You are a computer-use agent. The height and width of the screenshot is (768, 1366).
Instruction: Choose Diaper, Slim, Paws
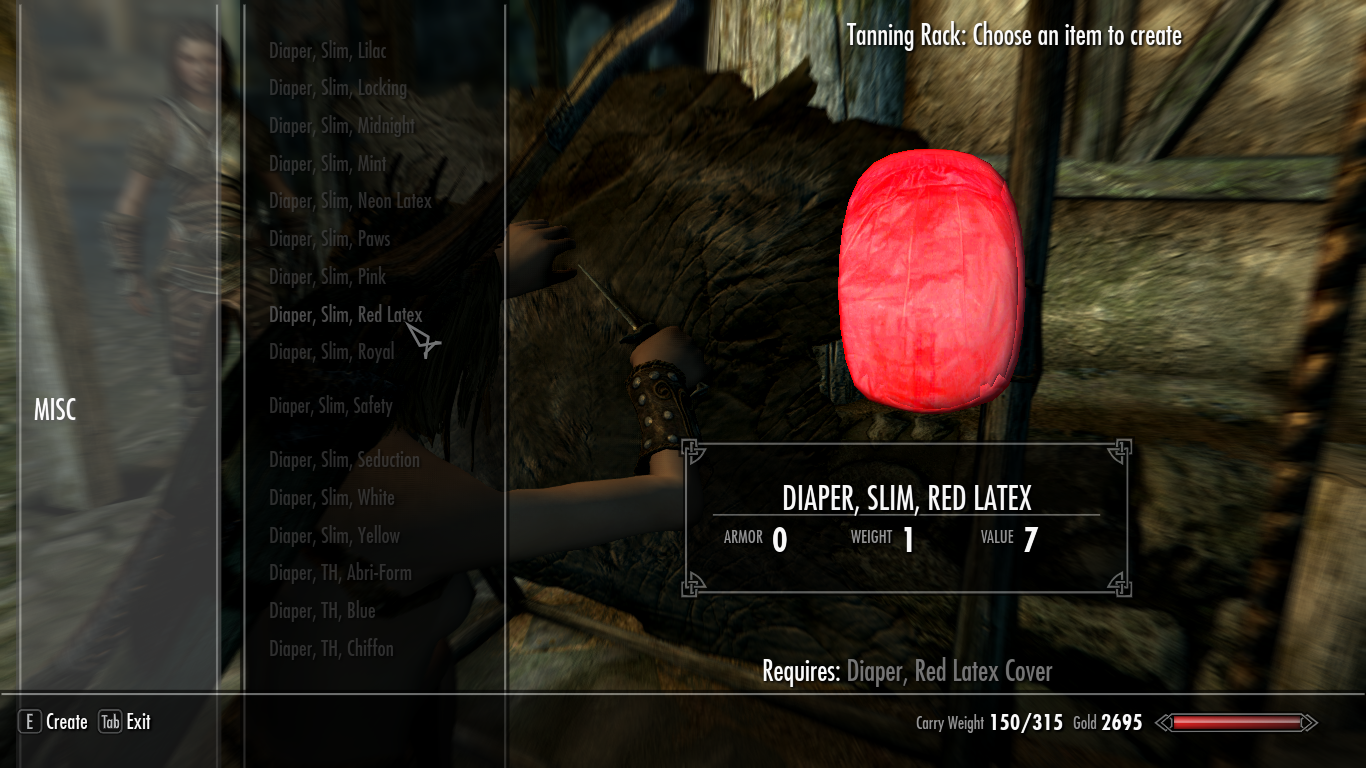[x=329, y=239]
